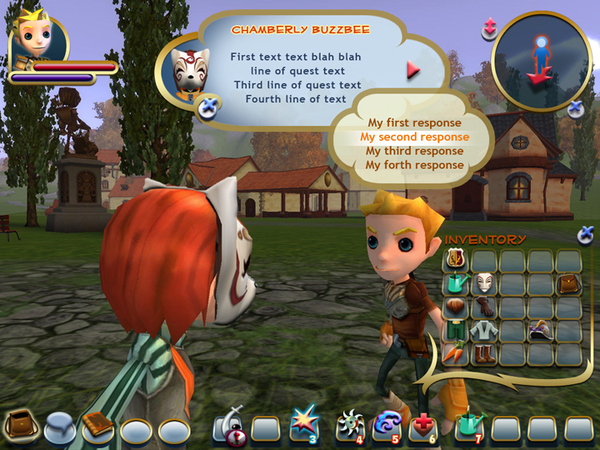Click the red arrows button beside minimap
The image size is (600, 450).
click(x=490, y=28)
